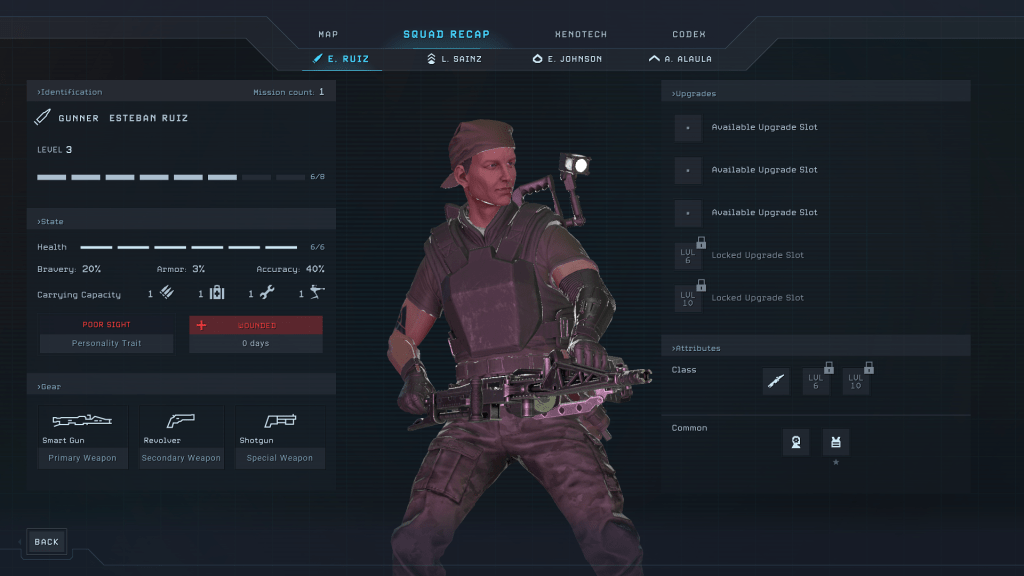The height and width of the screenshot is (576, 1024).
Task: View E. Johnson's recap
Action: click(567, 59)
